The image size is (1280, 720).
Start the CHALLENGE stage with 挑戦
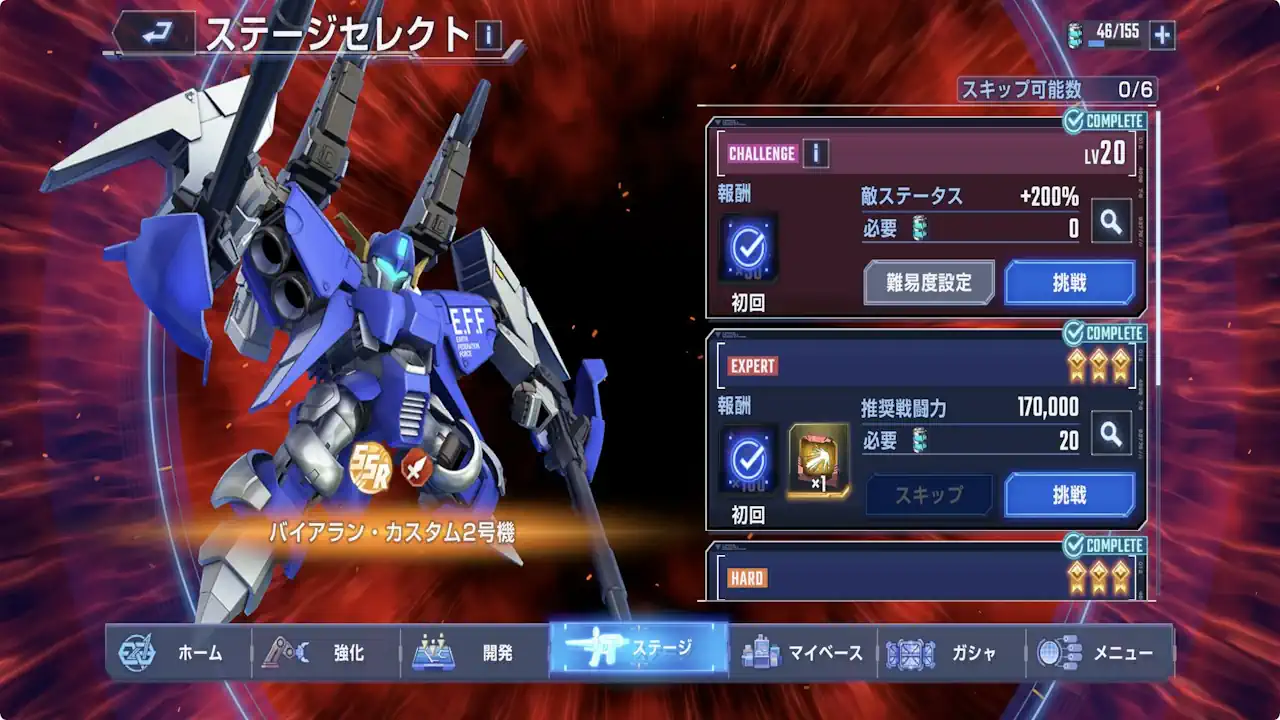coord(1069,282)
